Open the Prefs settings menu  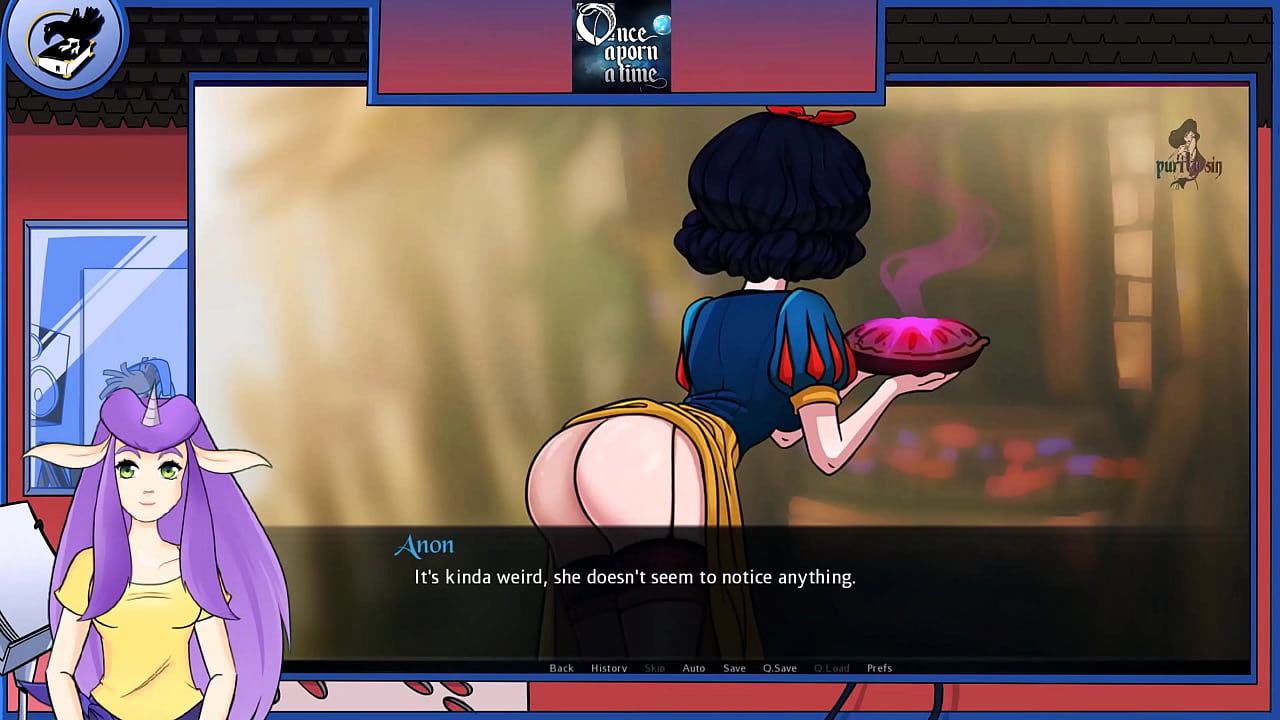click(x=879, y=668)
